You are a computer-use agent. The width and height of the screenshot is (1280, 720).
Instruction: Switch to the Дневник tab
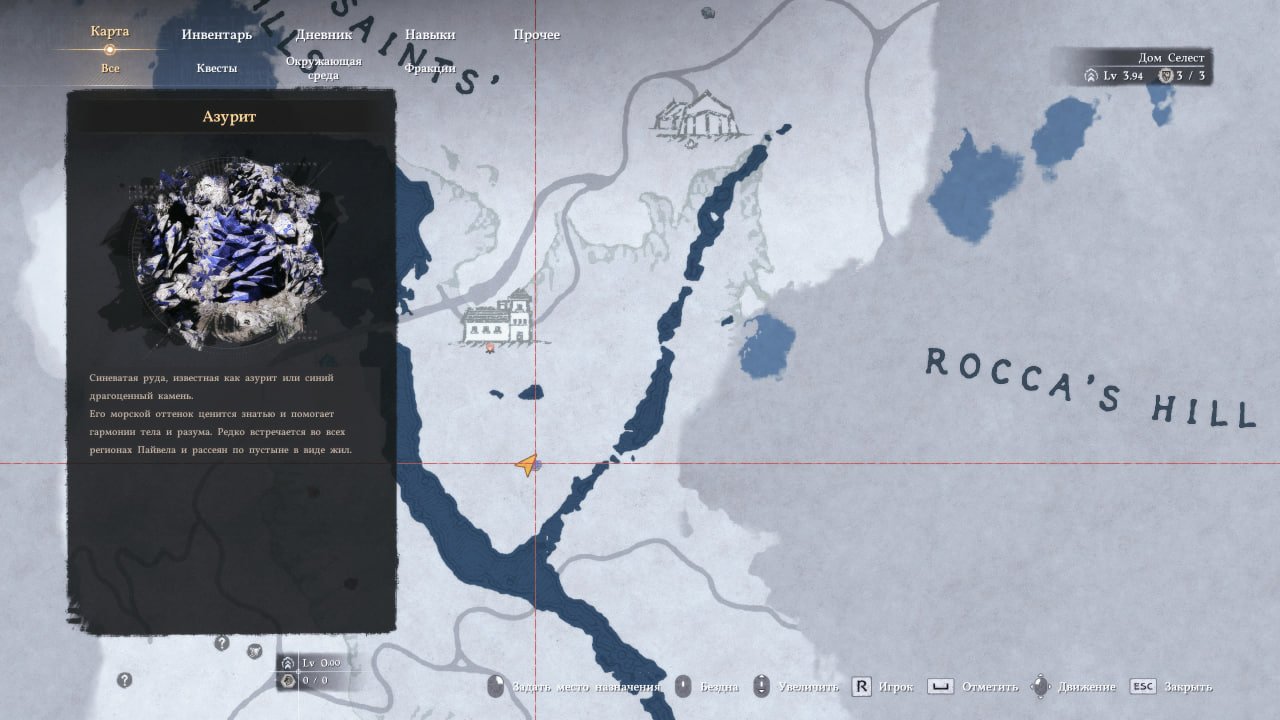(x=324, y=35)
